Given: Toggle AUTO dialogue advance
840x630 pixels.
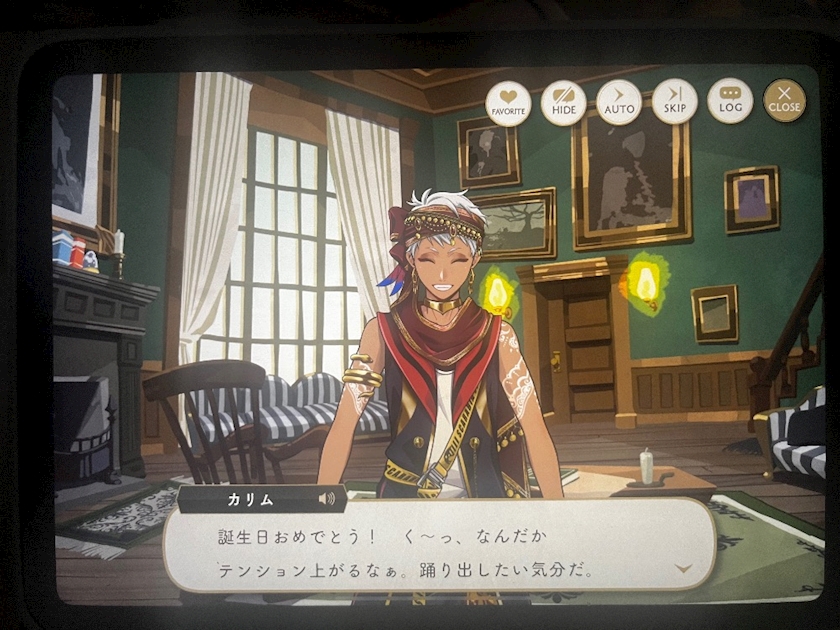Looking at the screenshot, I should 619,102.
